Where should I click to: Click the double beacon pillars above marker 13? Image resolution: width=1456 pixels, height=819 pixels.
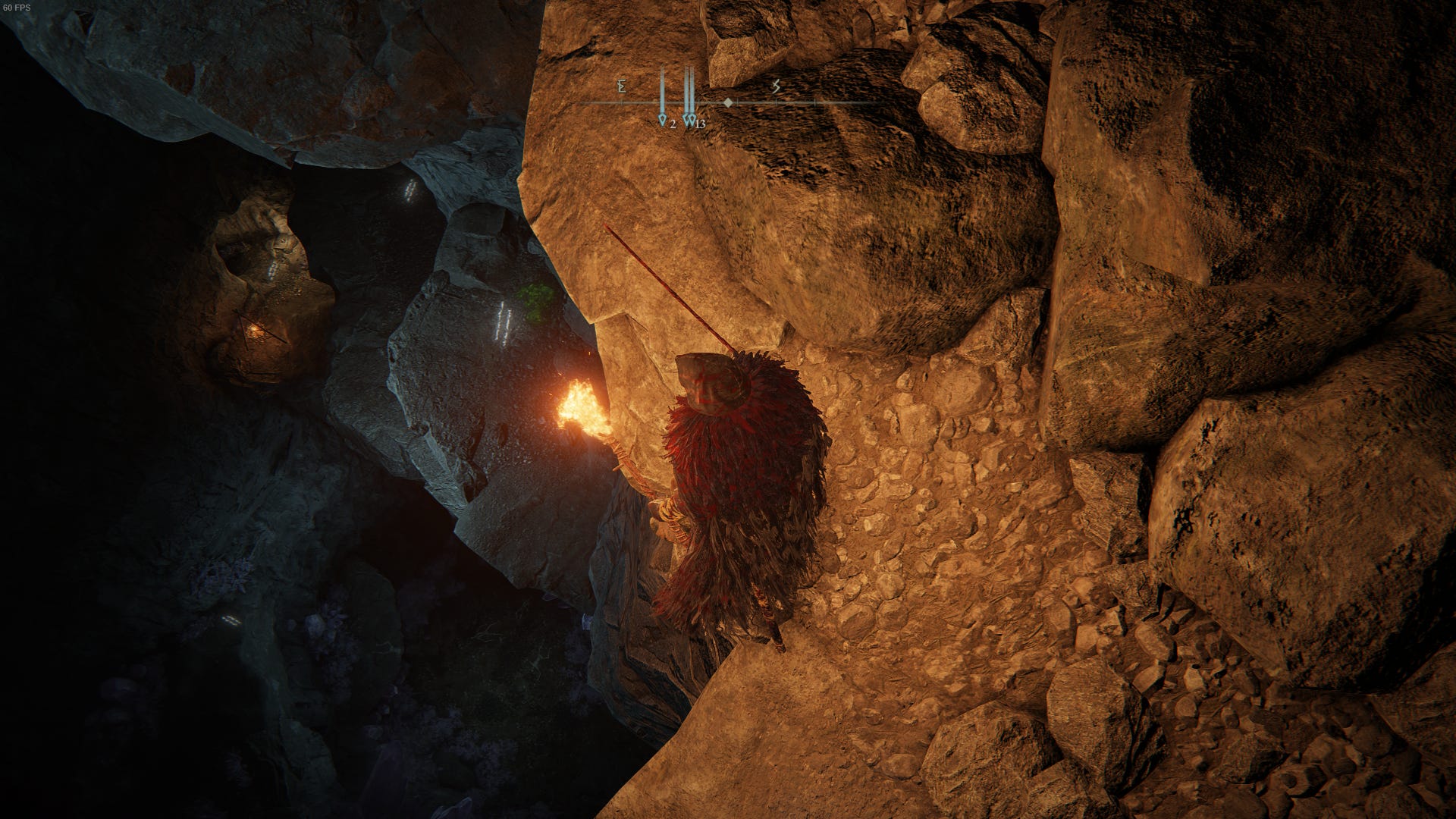pyautogui.click(x=689, y=87)
